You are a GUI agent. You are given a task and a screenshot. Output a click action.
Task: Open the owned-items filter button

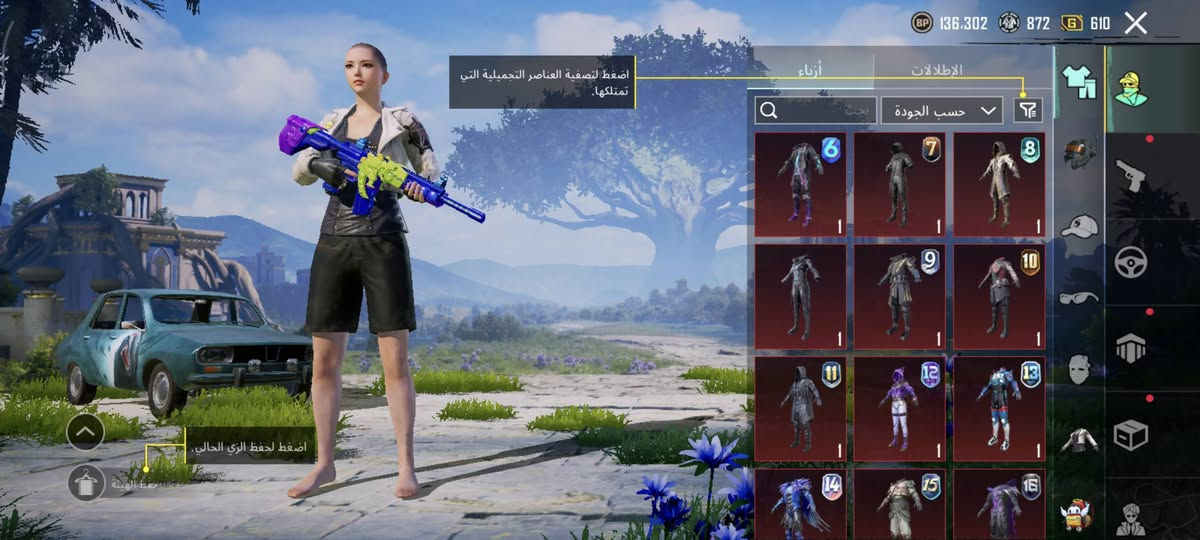[x=1027, y=110]
